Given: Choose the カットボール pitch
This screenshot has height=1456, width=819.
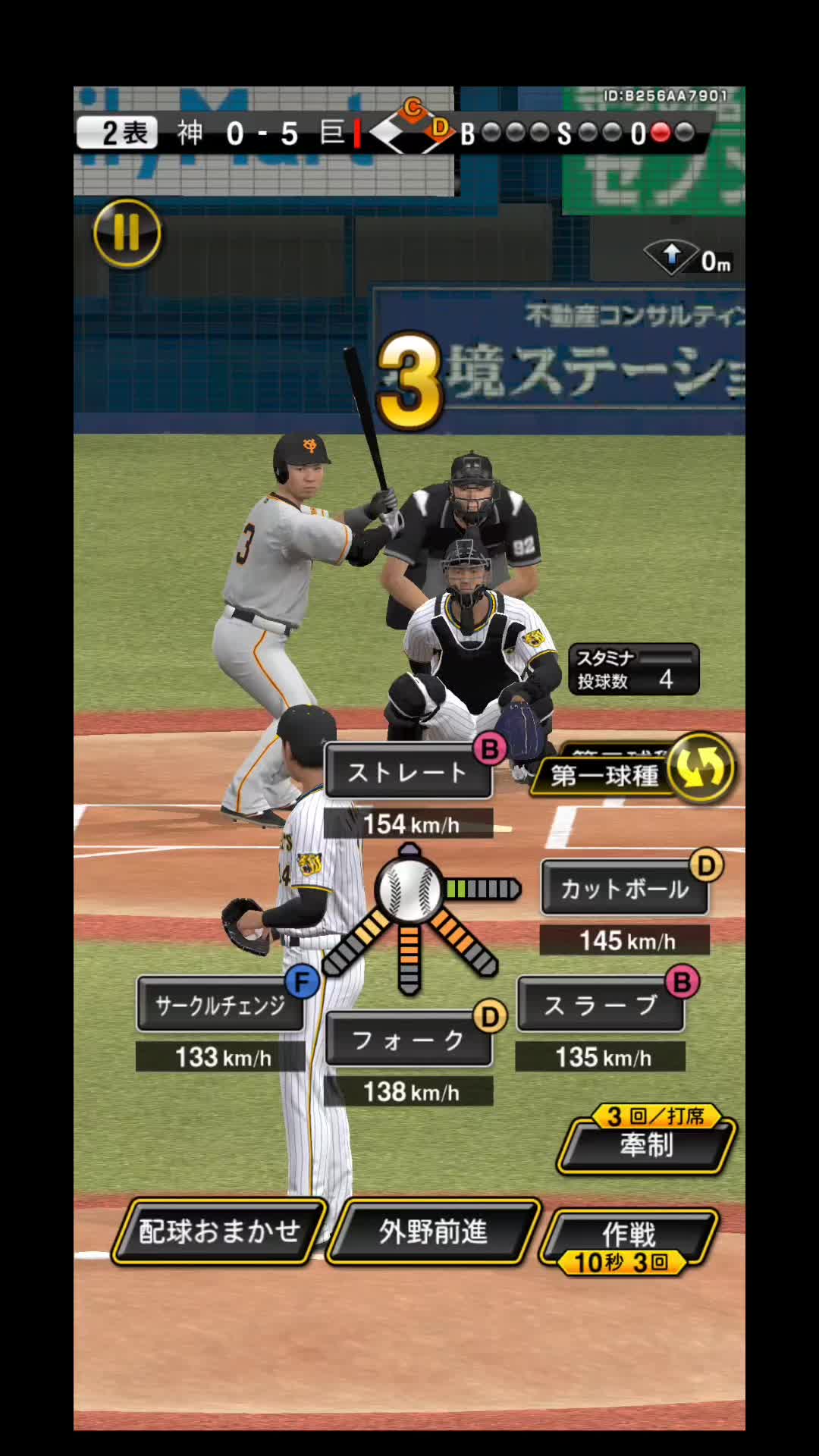Looking at the screenshot, I should point(624,889).
